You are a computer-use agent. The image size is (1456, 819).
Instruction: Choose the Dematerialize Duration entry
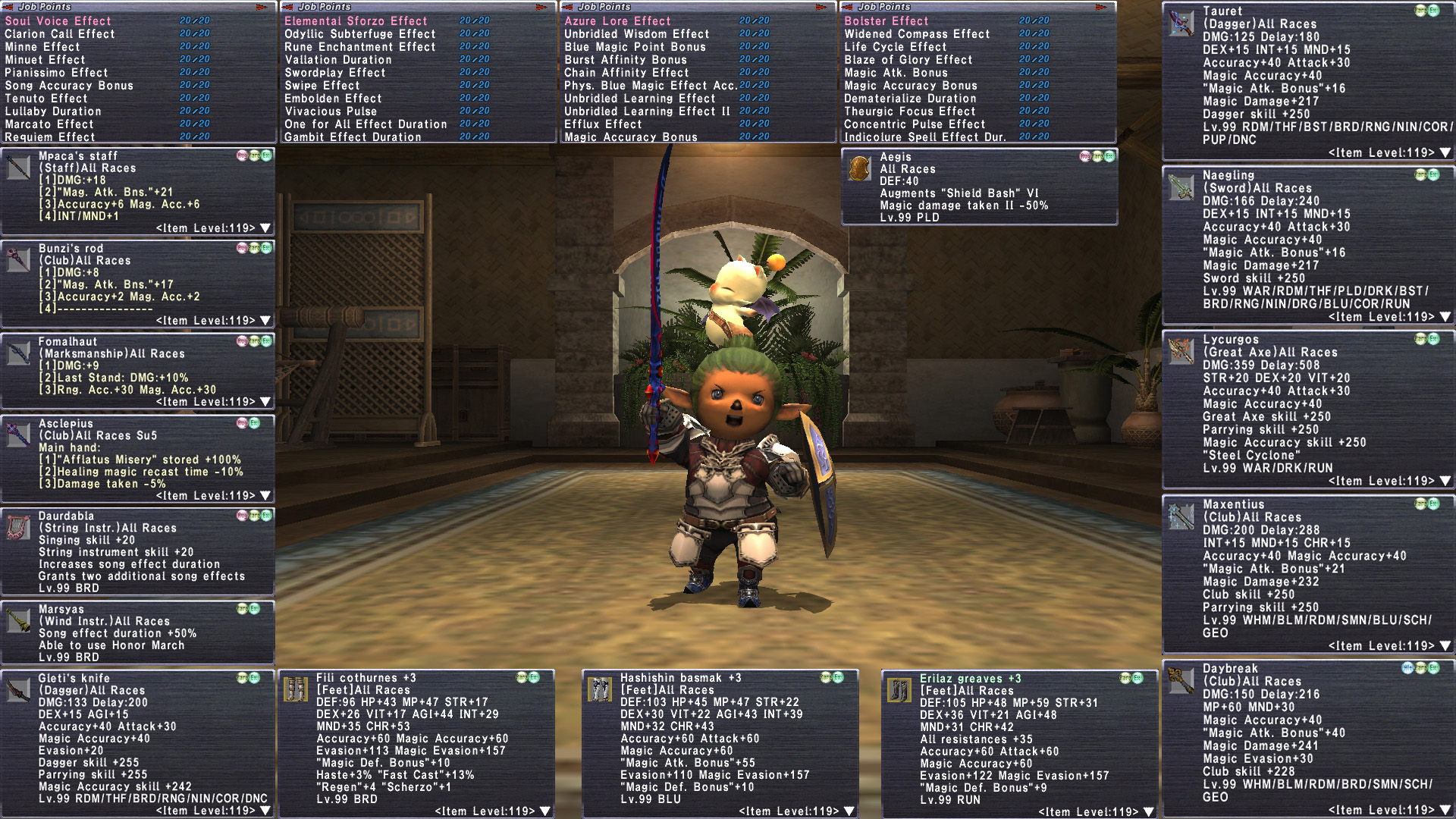(910, 99)
